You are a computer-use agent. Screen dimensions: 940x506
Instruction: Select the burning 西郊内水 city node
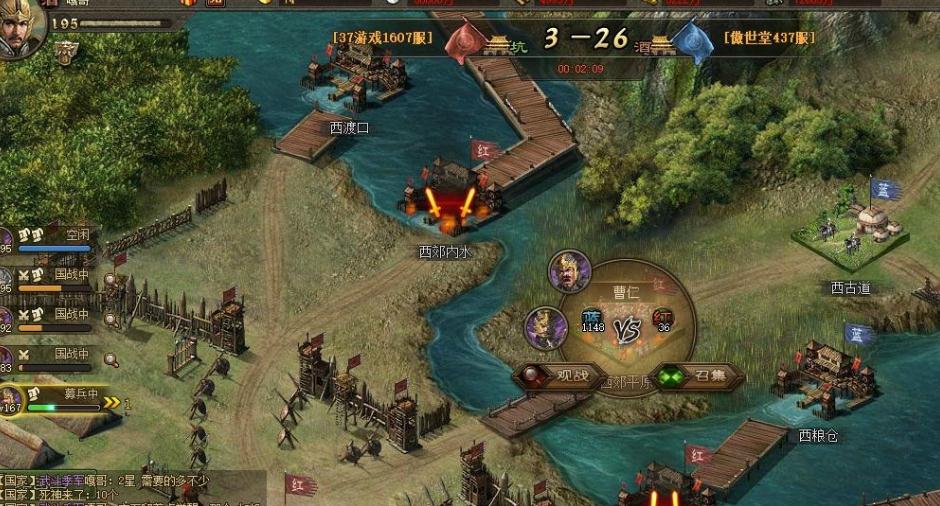tap(447, 205)
